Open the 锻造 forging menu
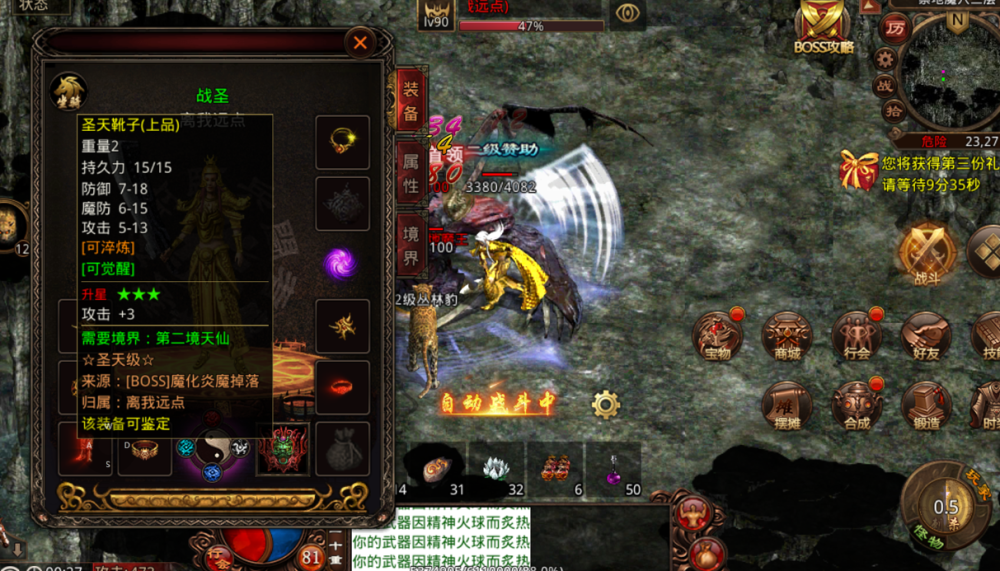Screen dimensions: 1000x571 [x=925, y=405]
